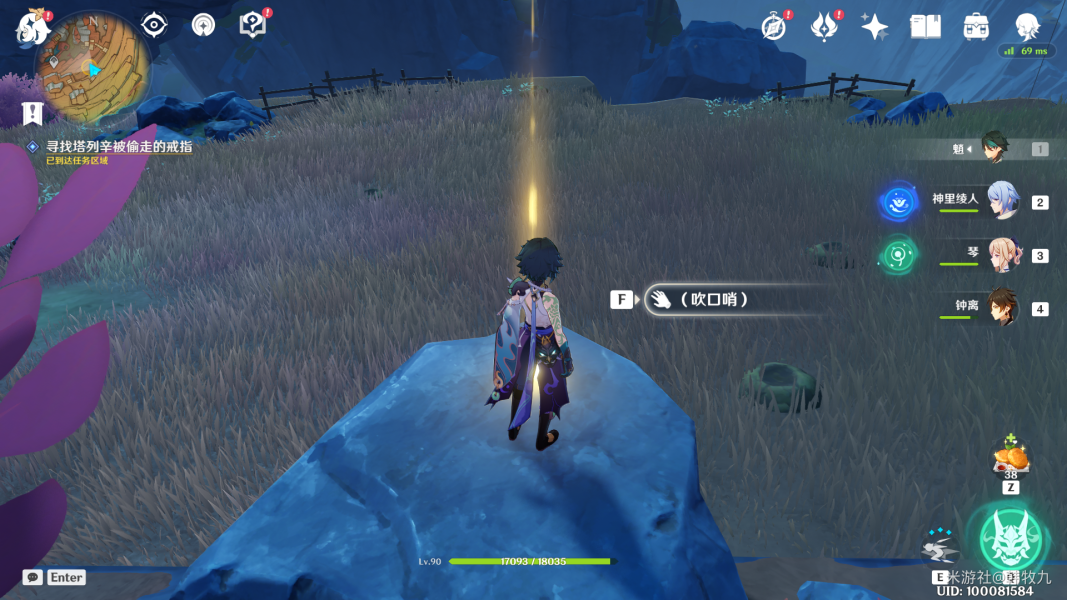Open the battle pass icon
Screen dimensions: 1067x600
coord(824,27)
